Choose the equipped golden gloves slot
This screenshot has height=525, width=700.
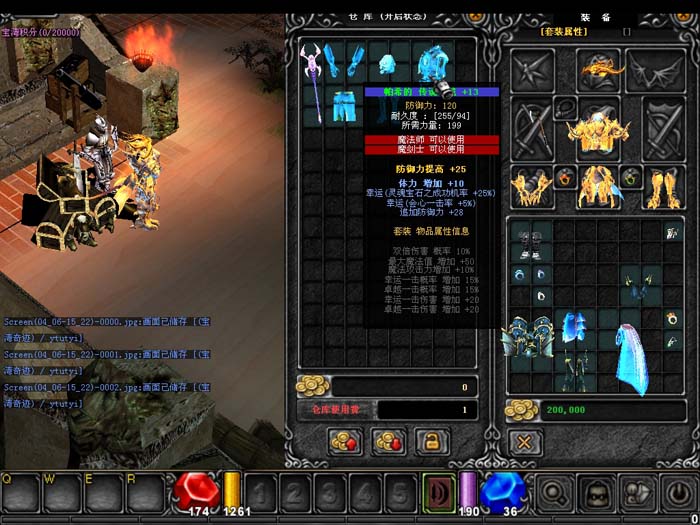click(533, 186)
